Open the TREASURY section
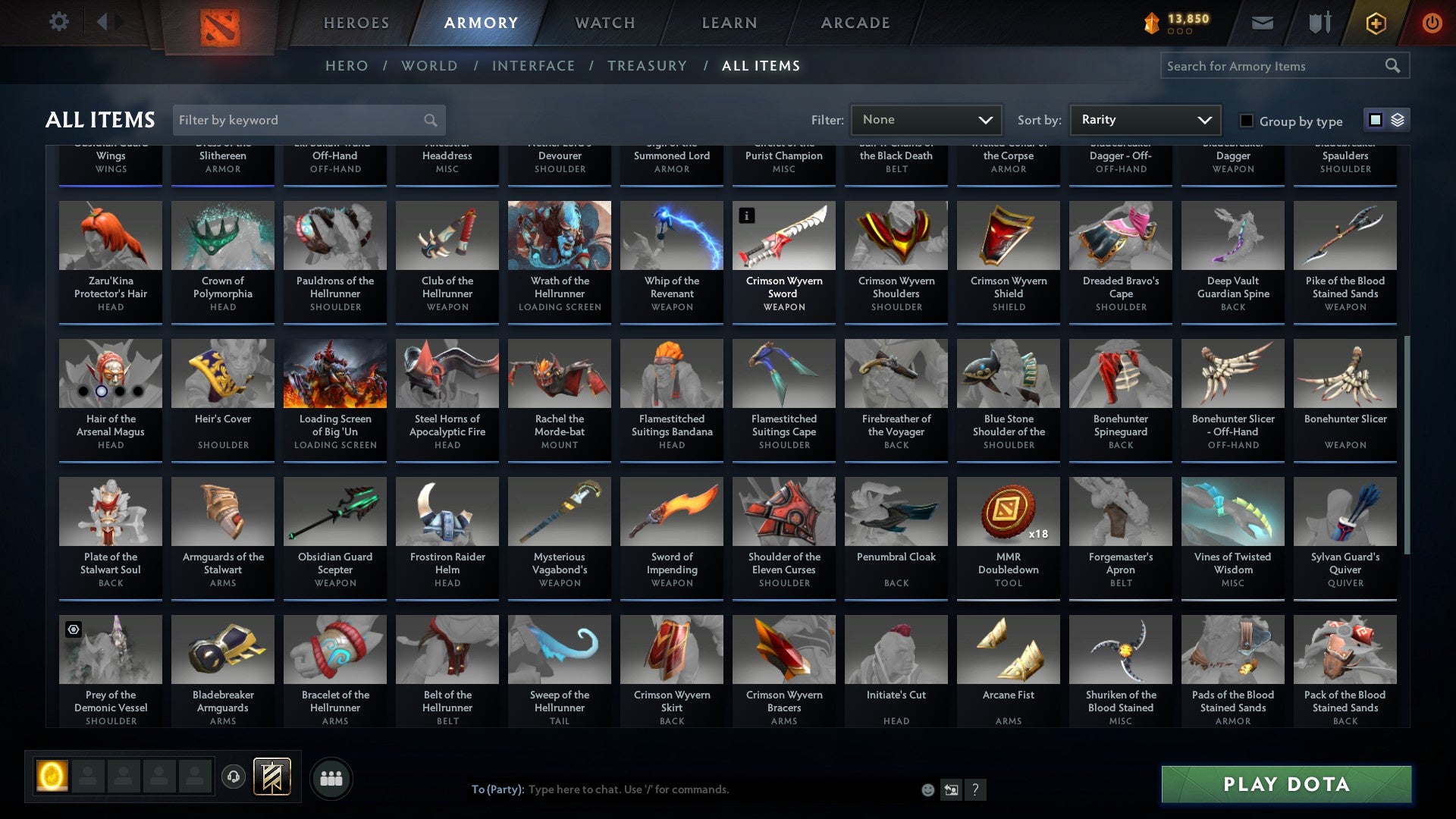 648,66
